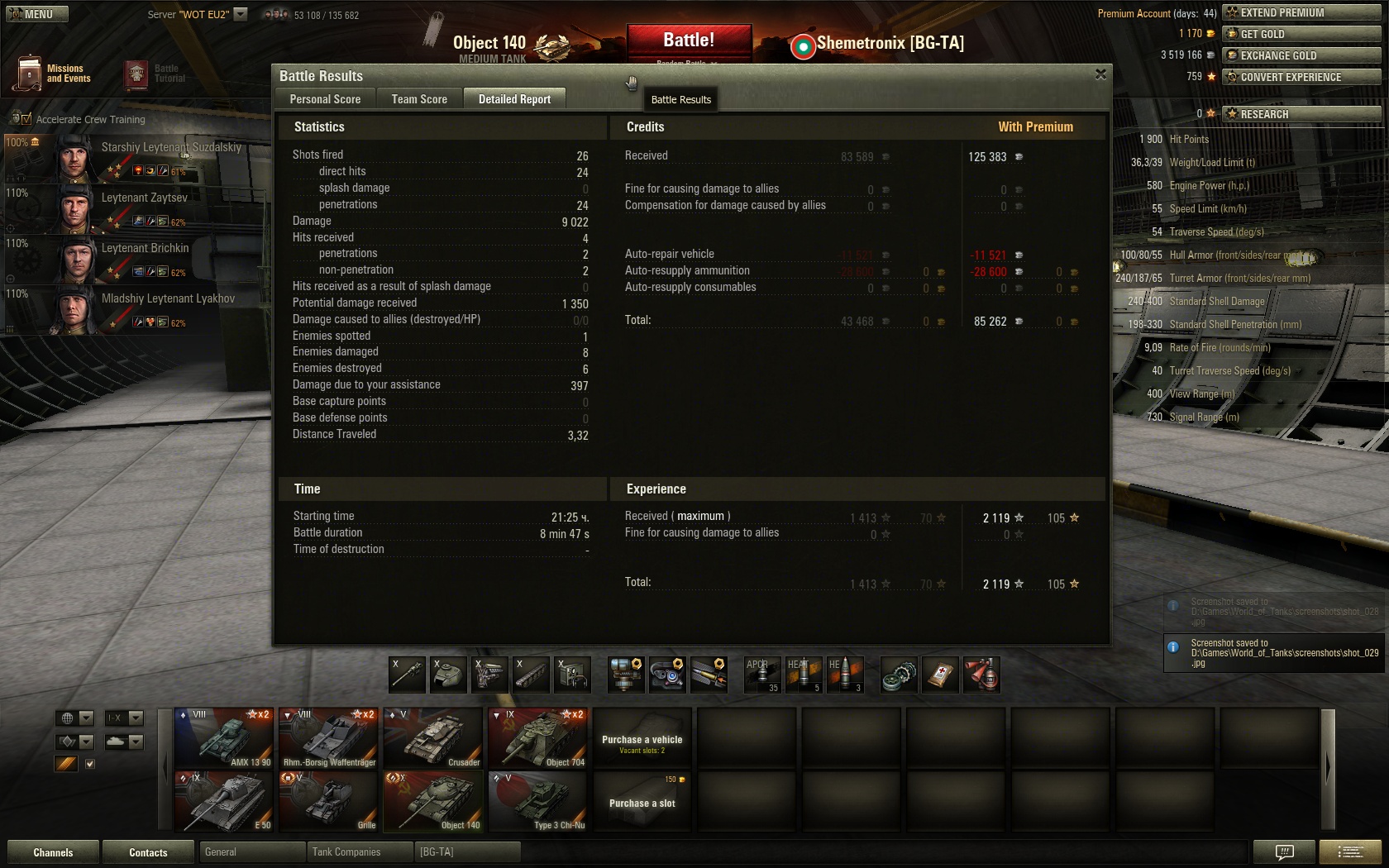
Task: Choose the Get Gold button
Action: pyautogui.click(x=1301, y=34)
